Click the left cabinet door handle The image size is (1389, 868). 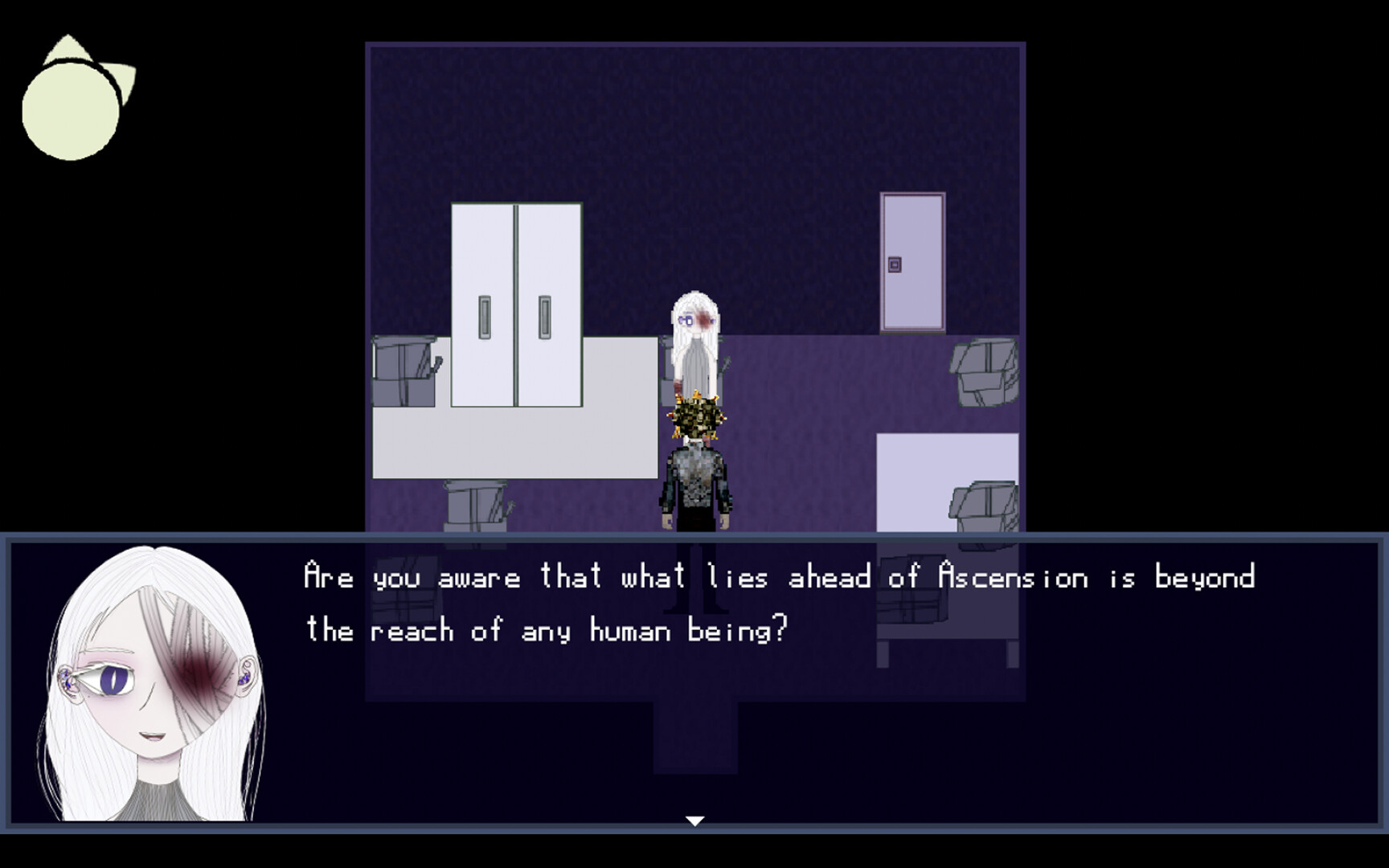pyautogui.click(x=486, y=317)
